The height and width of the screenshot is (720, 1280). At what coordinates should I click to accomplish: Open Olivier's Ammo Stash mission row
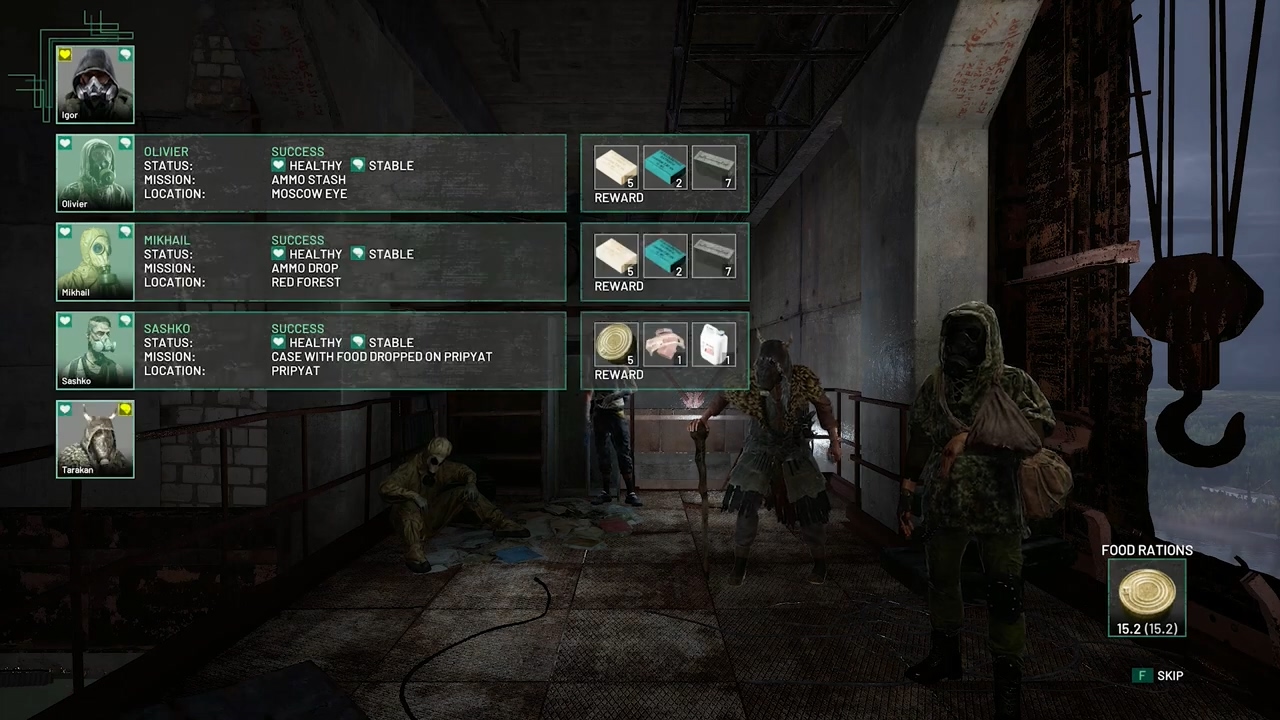pyautogui.click(x=350, y=173)
